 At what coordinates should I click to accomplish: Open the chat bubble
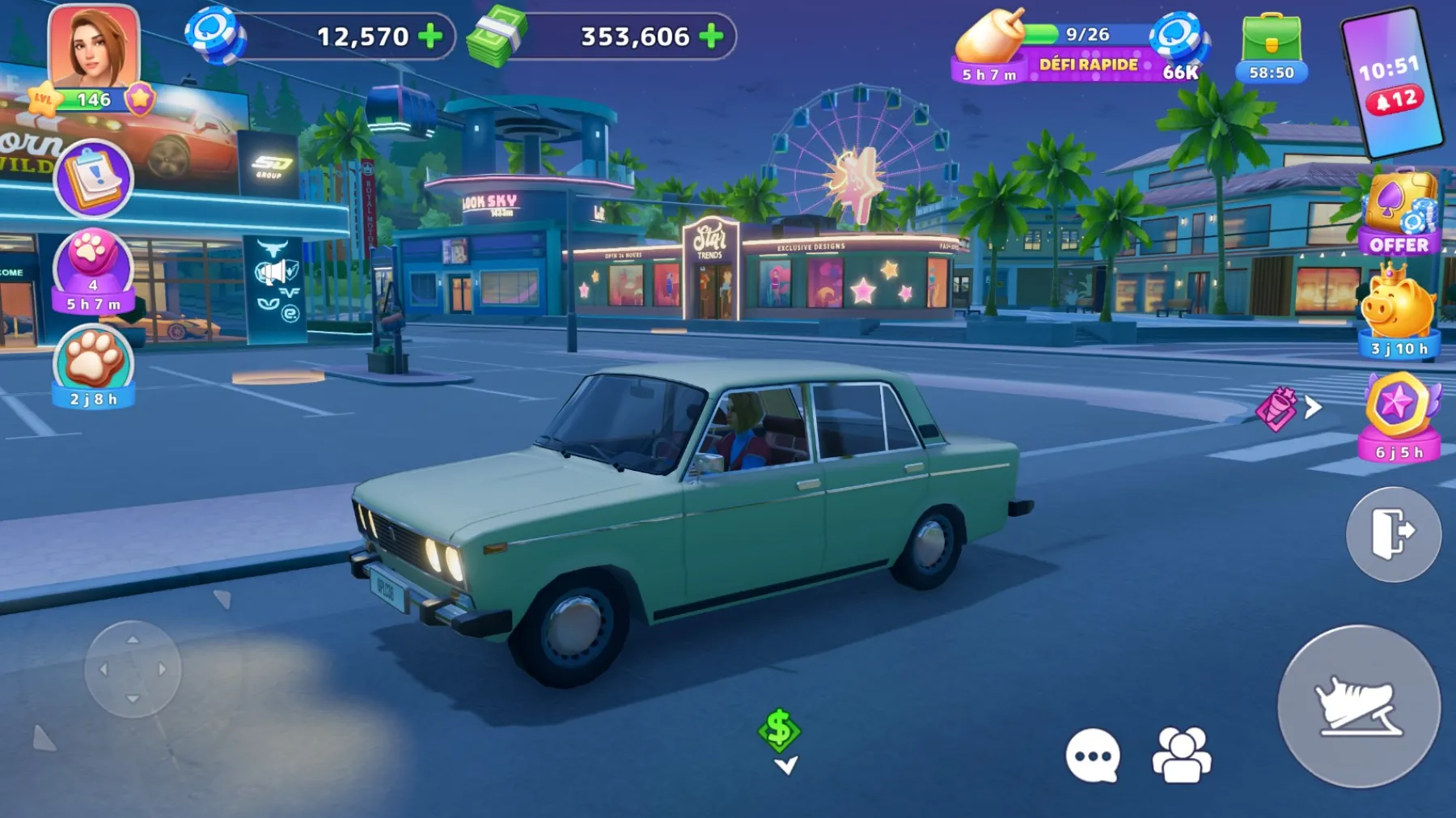[x=1093, y=756]
